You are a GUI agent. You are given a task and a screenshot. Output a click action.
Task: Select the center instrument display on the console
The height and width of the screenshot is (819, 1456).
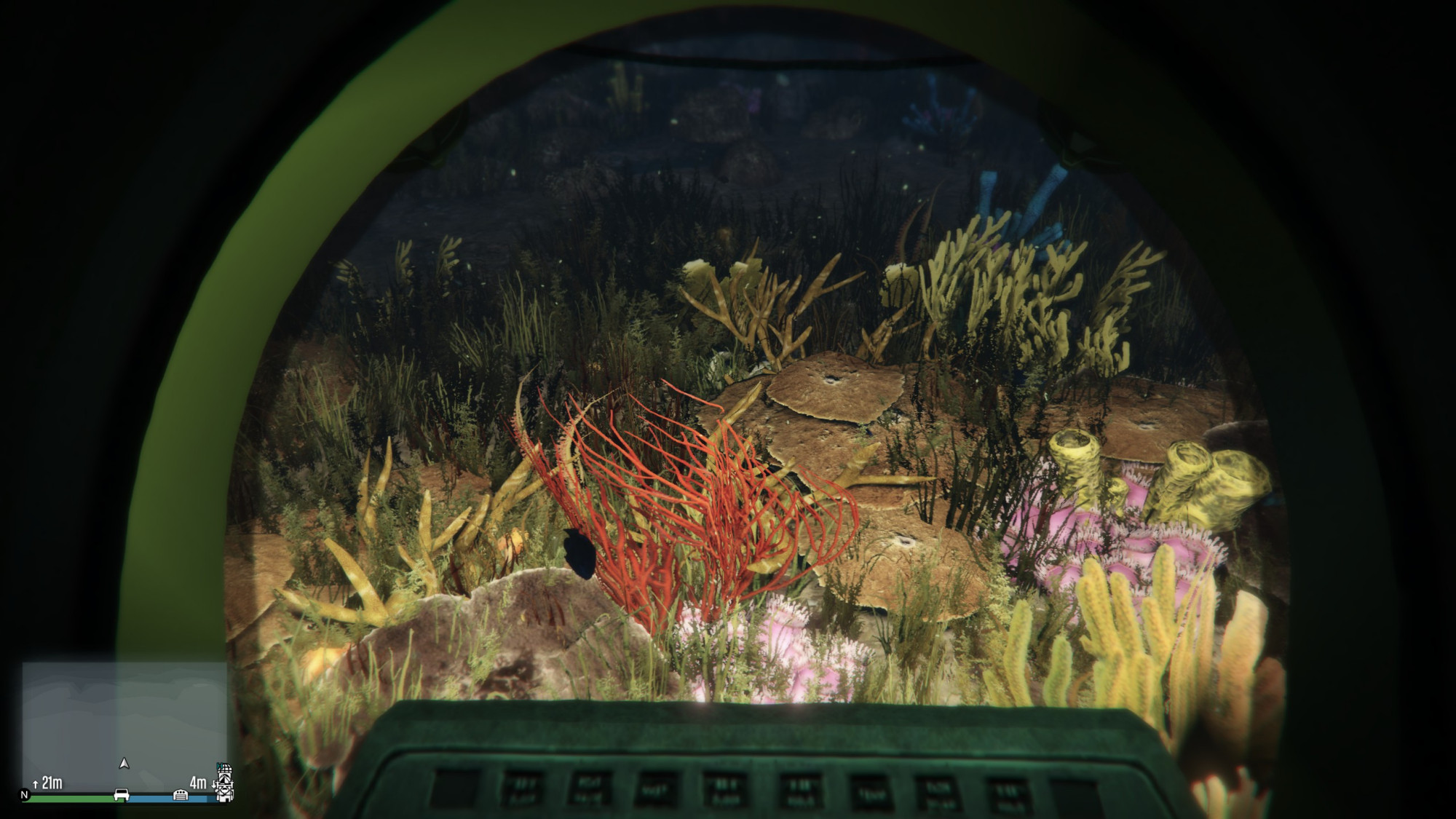tap(724, 789)
